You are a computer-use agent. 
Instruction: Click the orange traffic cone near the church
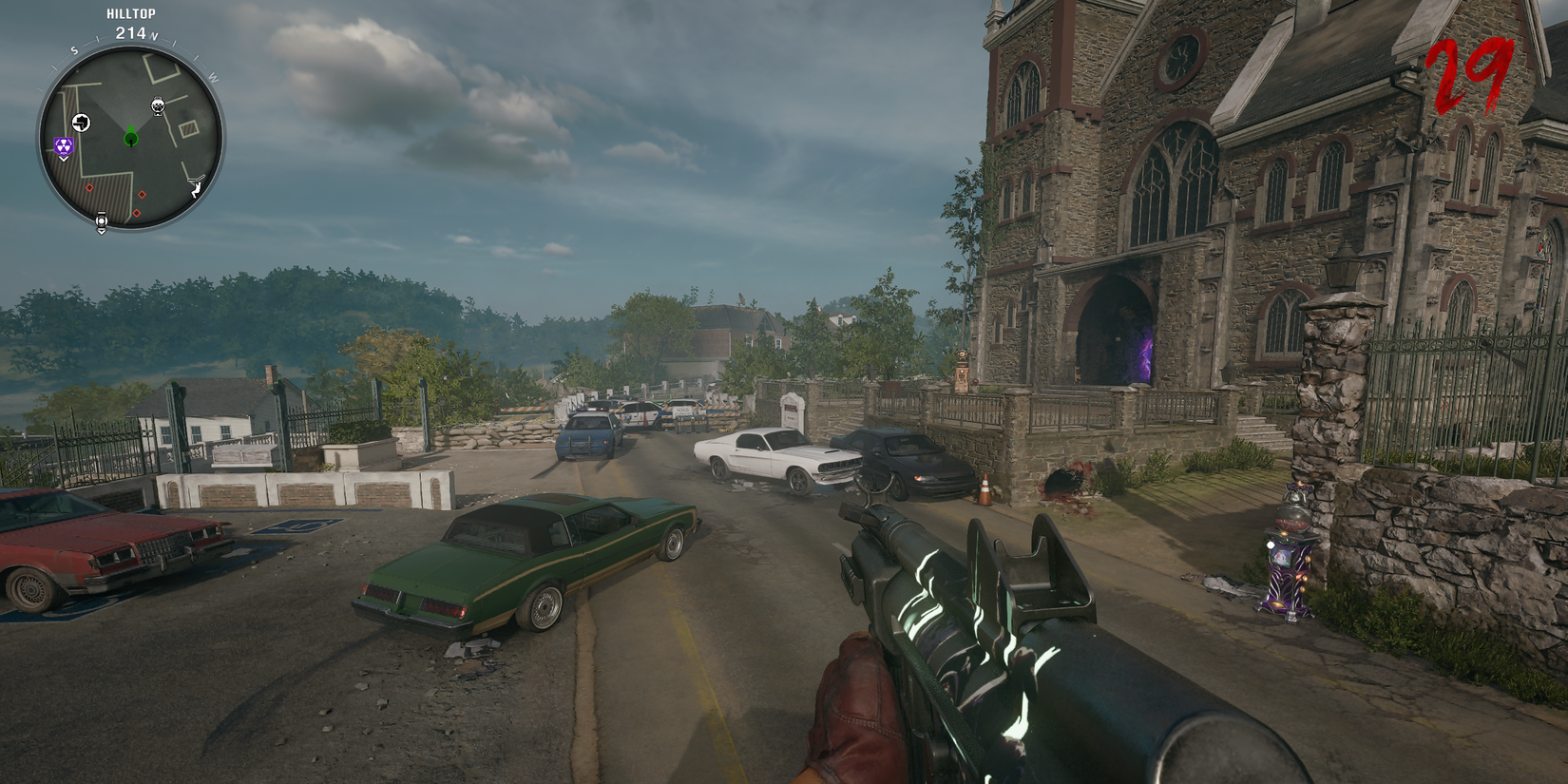(x=985, y=489)
